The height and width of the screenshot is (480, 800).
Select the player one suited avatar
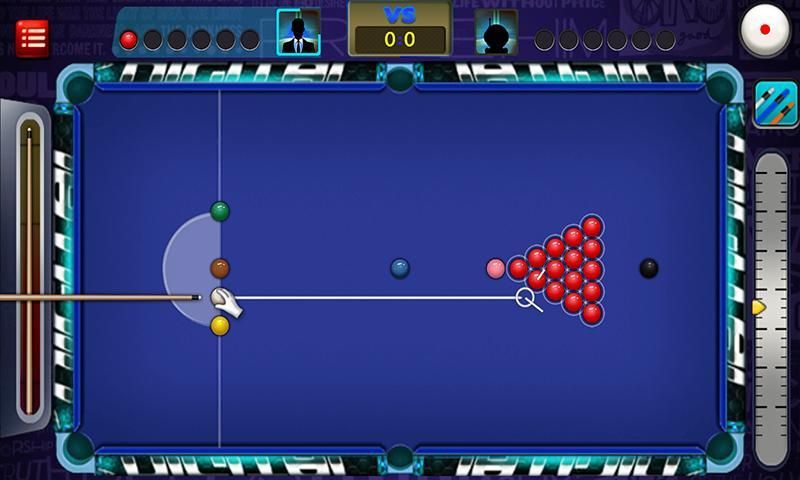(x=298, y=32)
